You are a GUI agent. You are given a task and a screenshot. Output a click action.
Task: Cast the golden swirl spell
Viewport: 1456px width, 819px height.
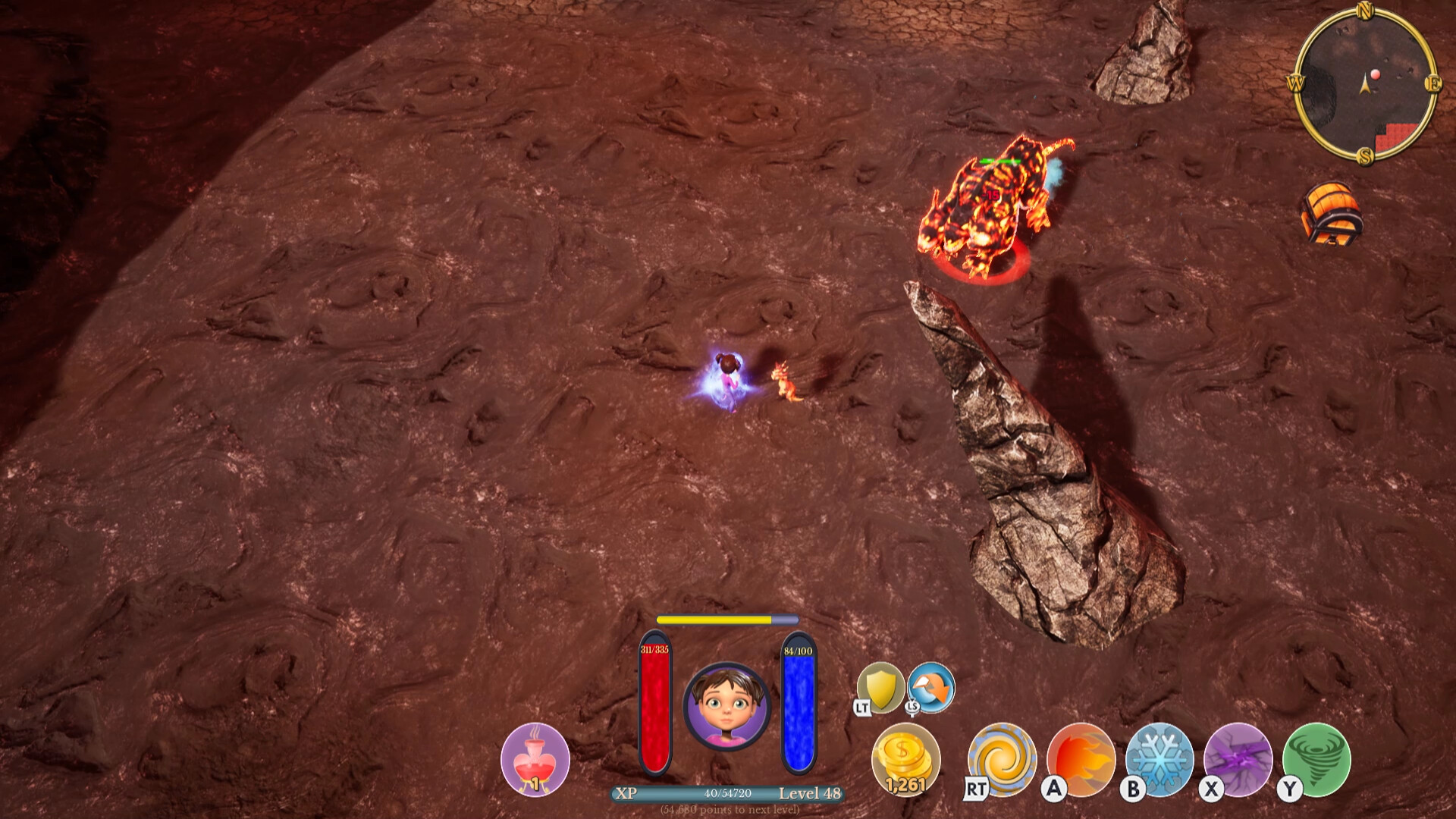(x=1003, y=759)
